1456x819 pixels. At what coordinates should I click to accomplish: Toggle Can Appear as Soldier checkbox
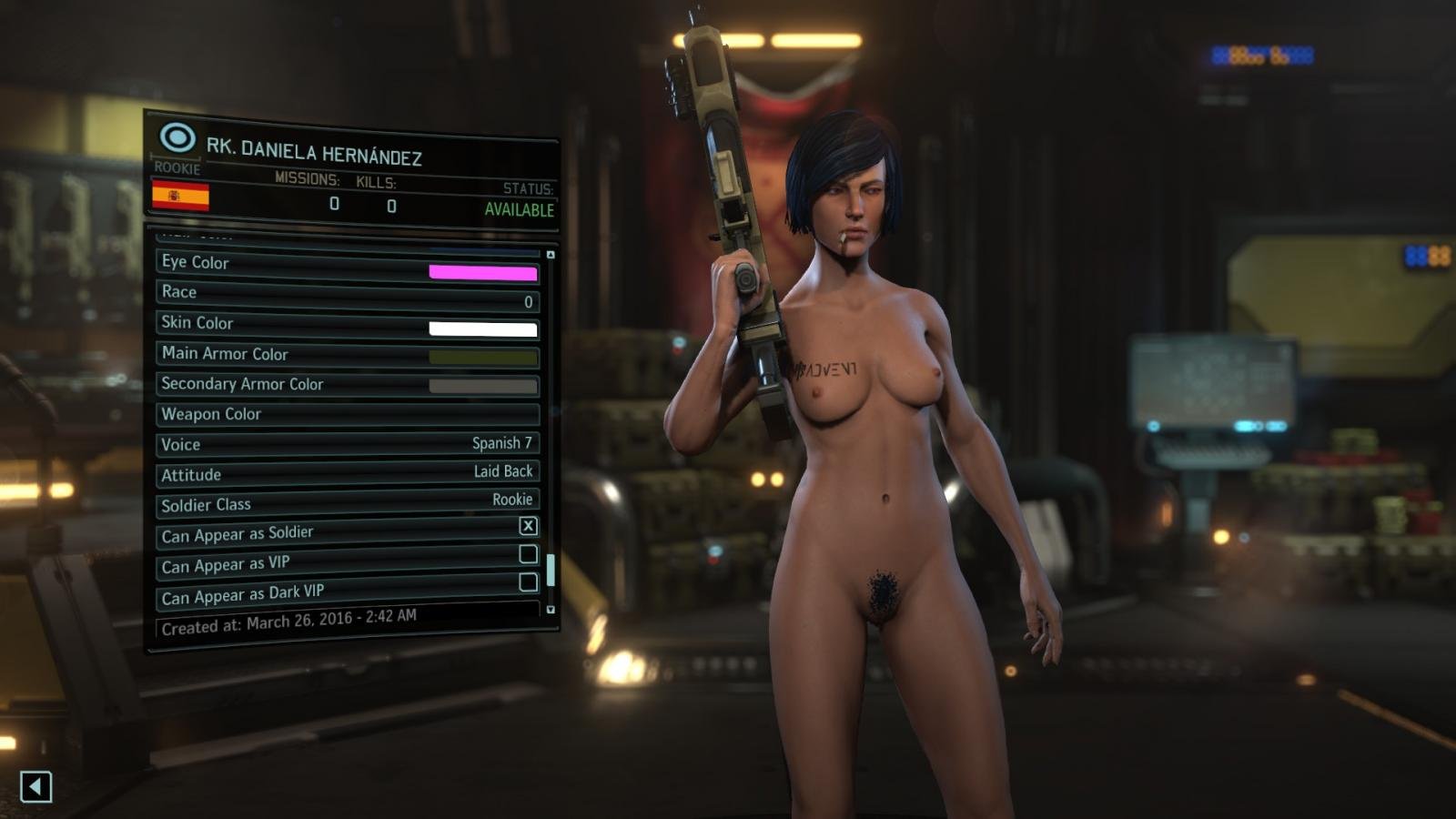click(x=528, y=526)
